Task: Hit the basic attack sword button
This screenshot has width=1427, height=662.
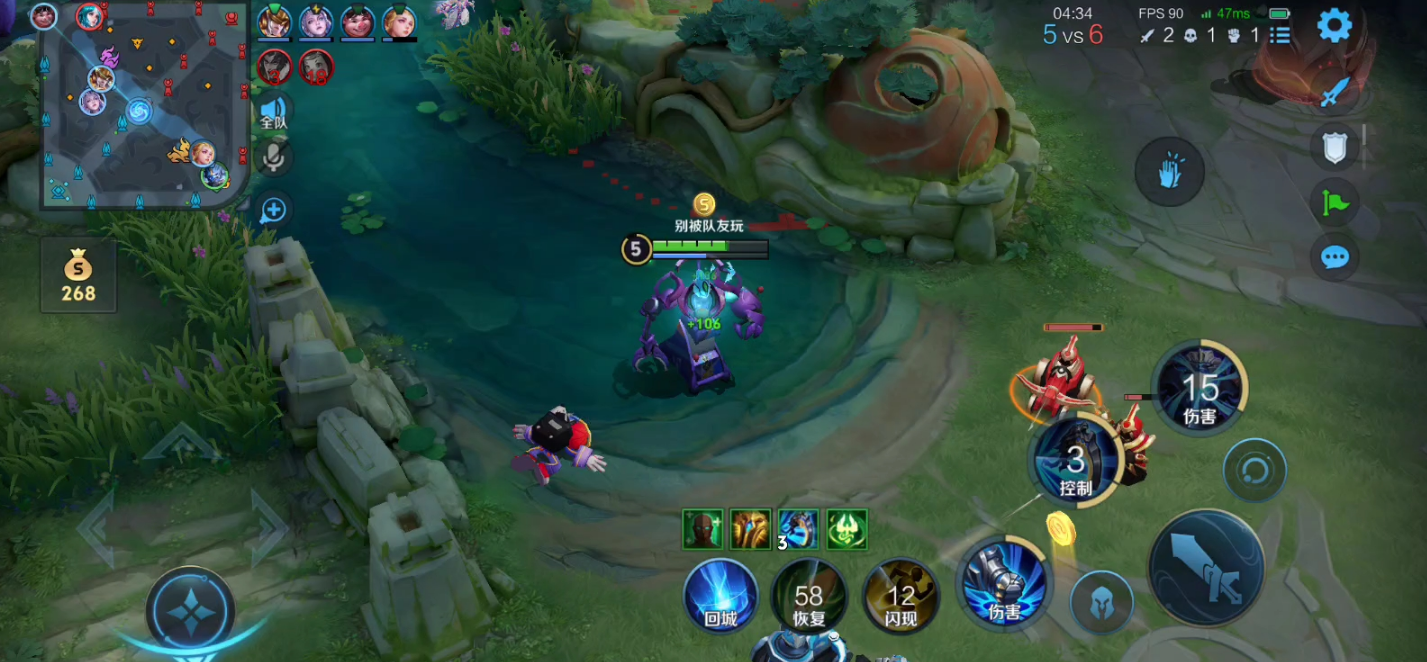Action: pos(1206,567)
